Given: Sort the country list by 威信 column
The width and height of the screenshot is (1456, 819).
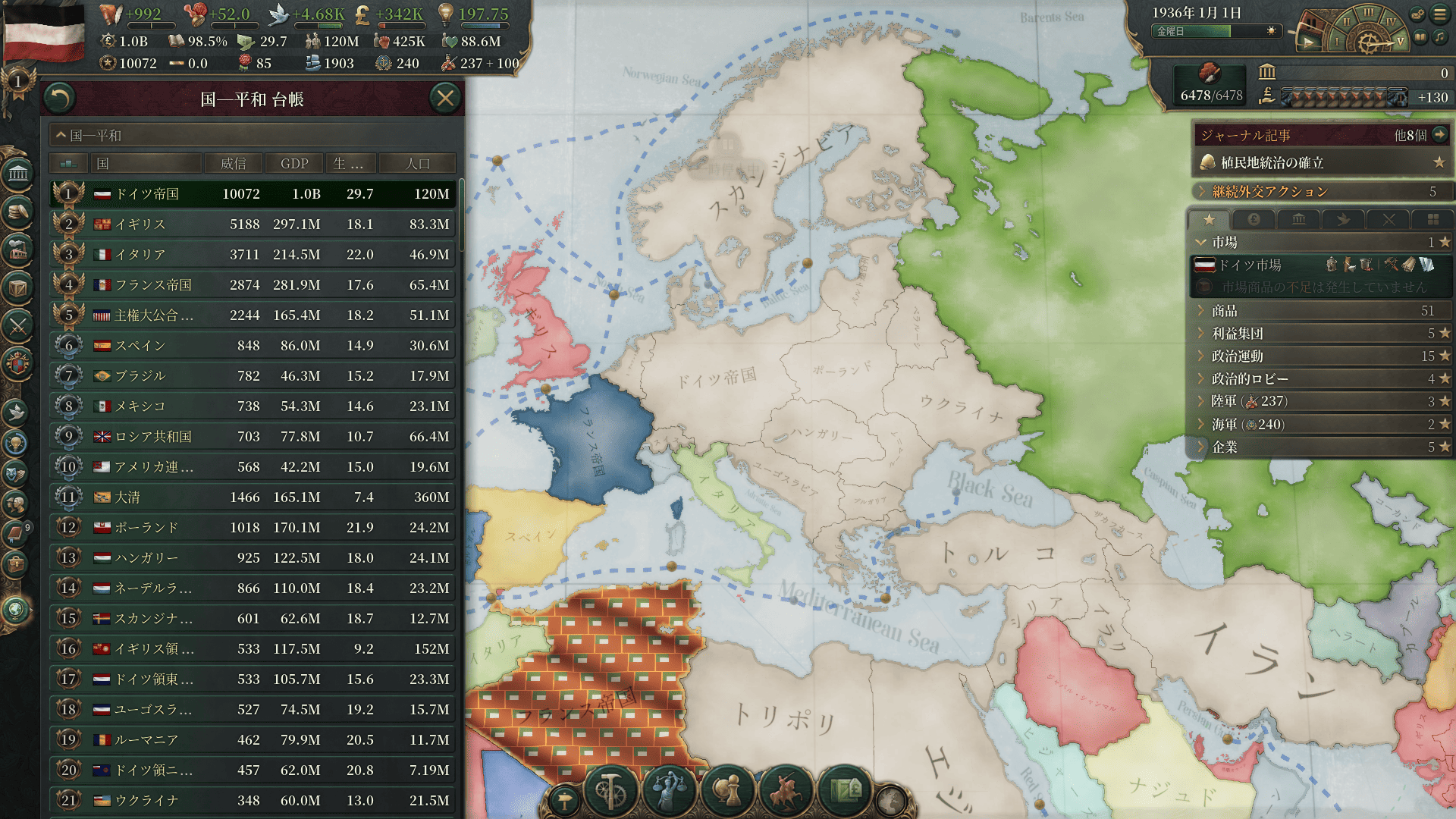Looking at the screenshot, I should pos(233,164).
